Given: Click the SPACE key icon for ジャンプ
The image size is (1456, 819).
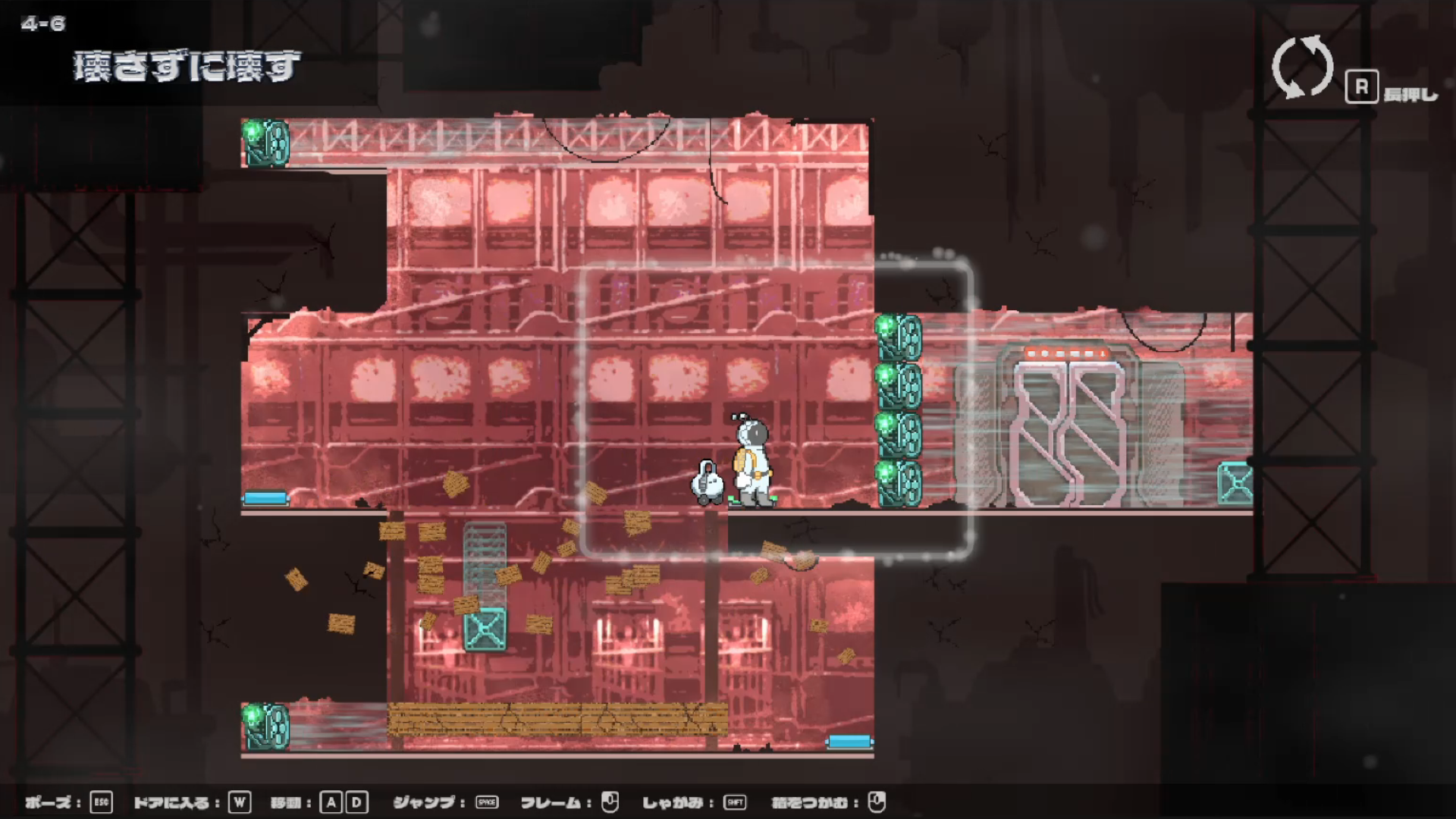Looking at the screenshot, I should (x=485, y=801).
